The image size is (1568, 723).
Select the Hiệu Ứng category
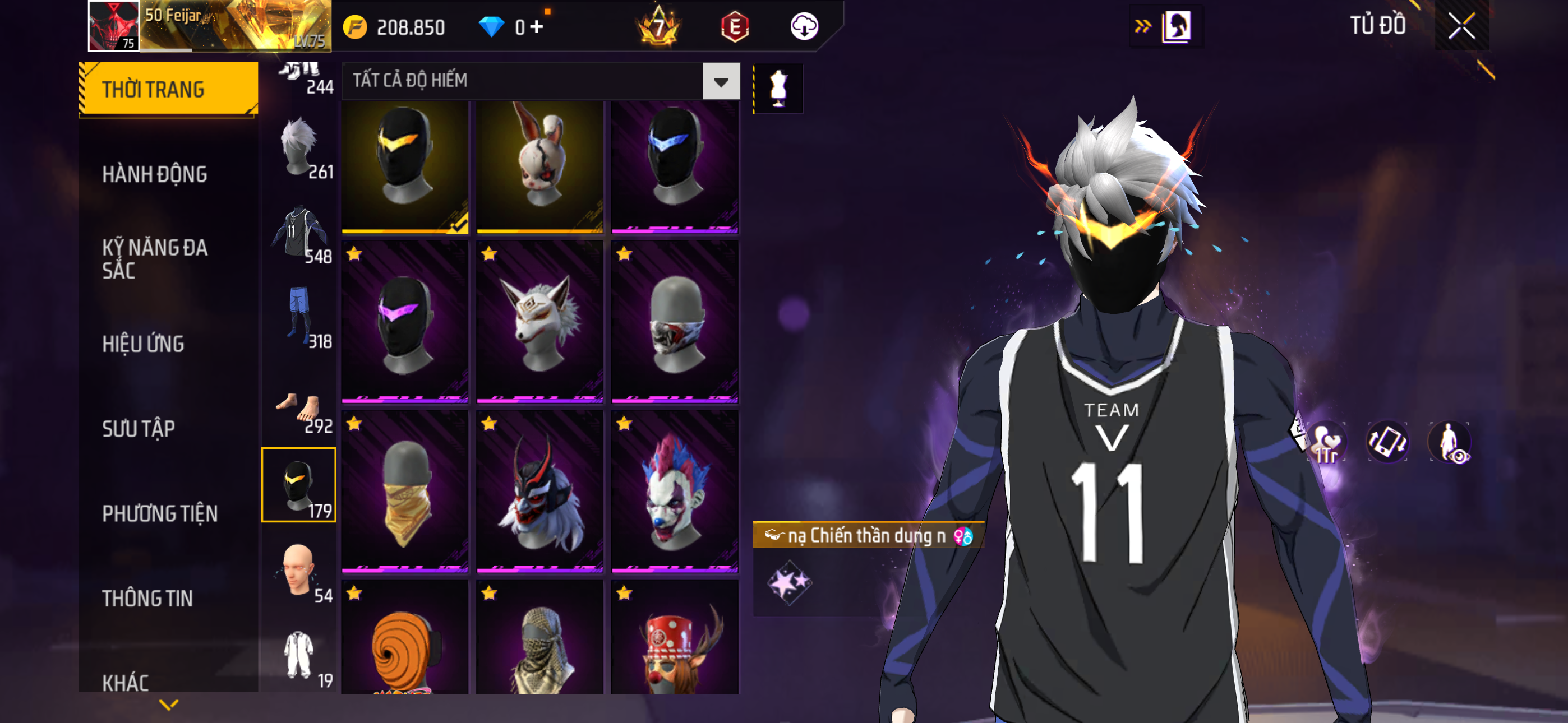pos(143,344)
